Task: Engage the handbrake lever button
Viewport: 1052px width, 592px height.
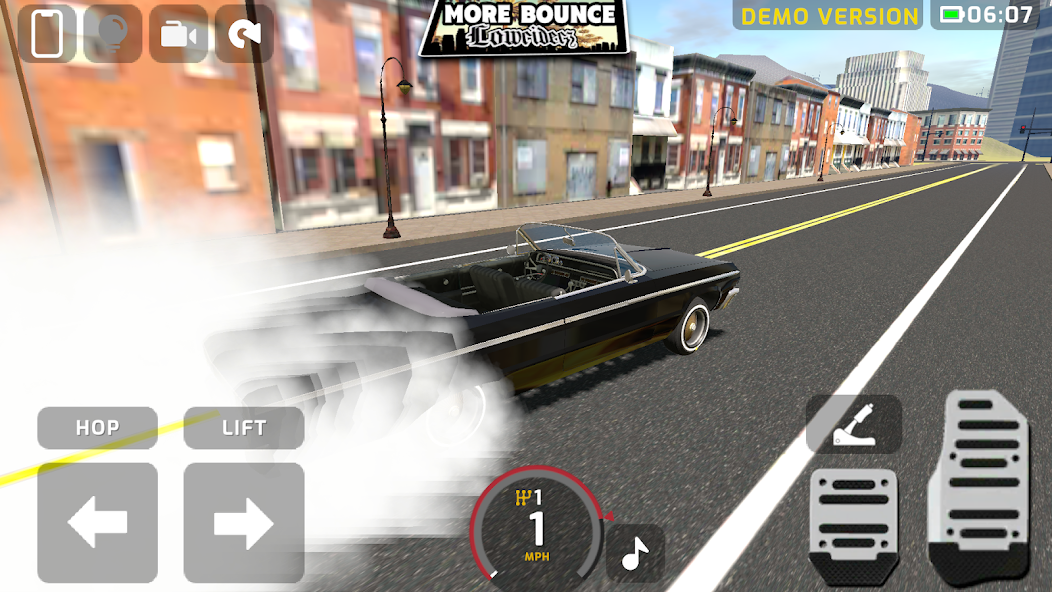Action: 854,424
